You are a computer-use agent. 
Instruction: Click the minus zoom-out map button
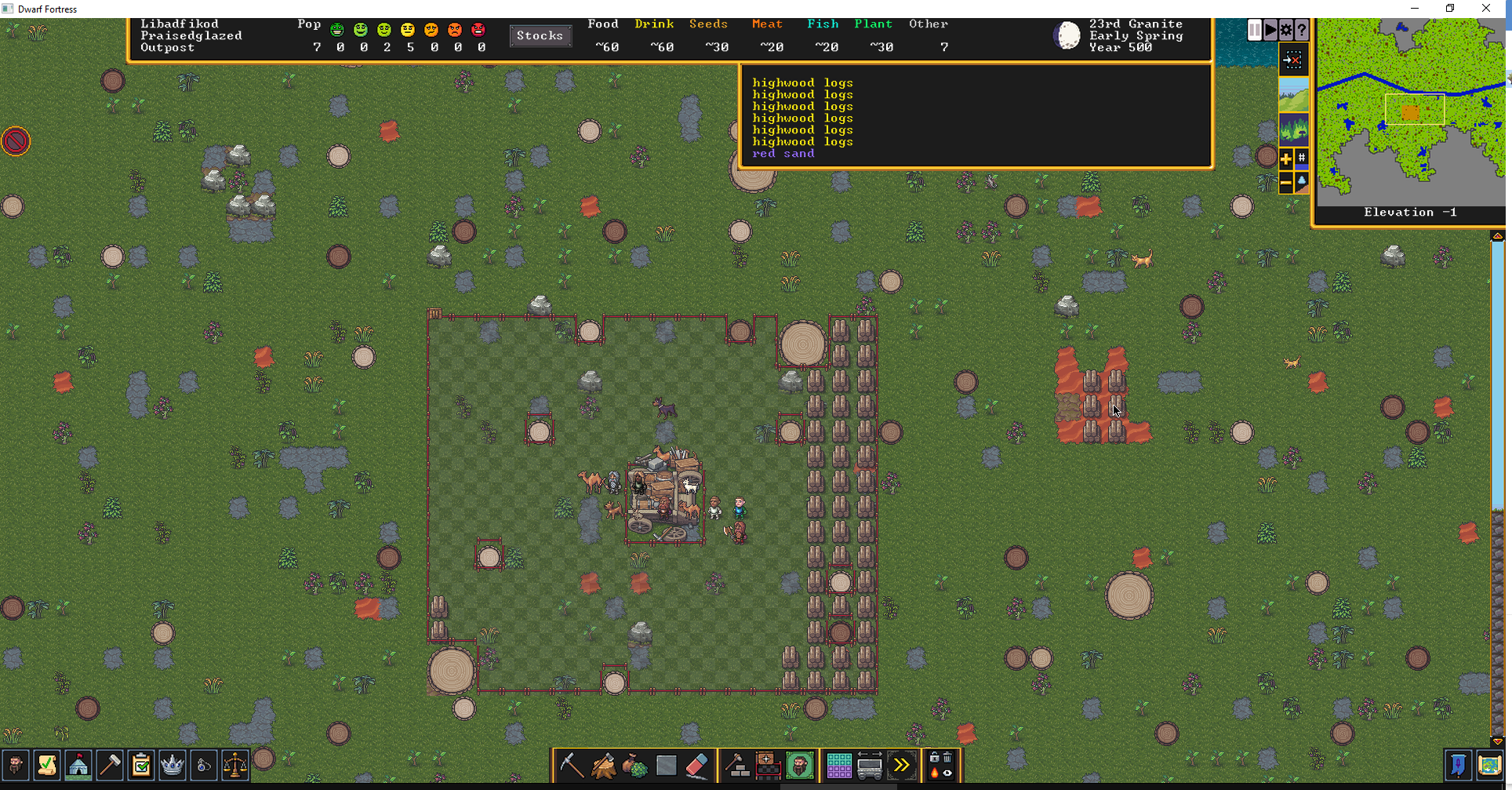coord(1286,183)
